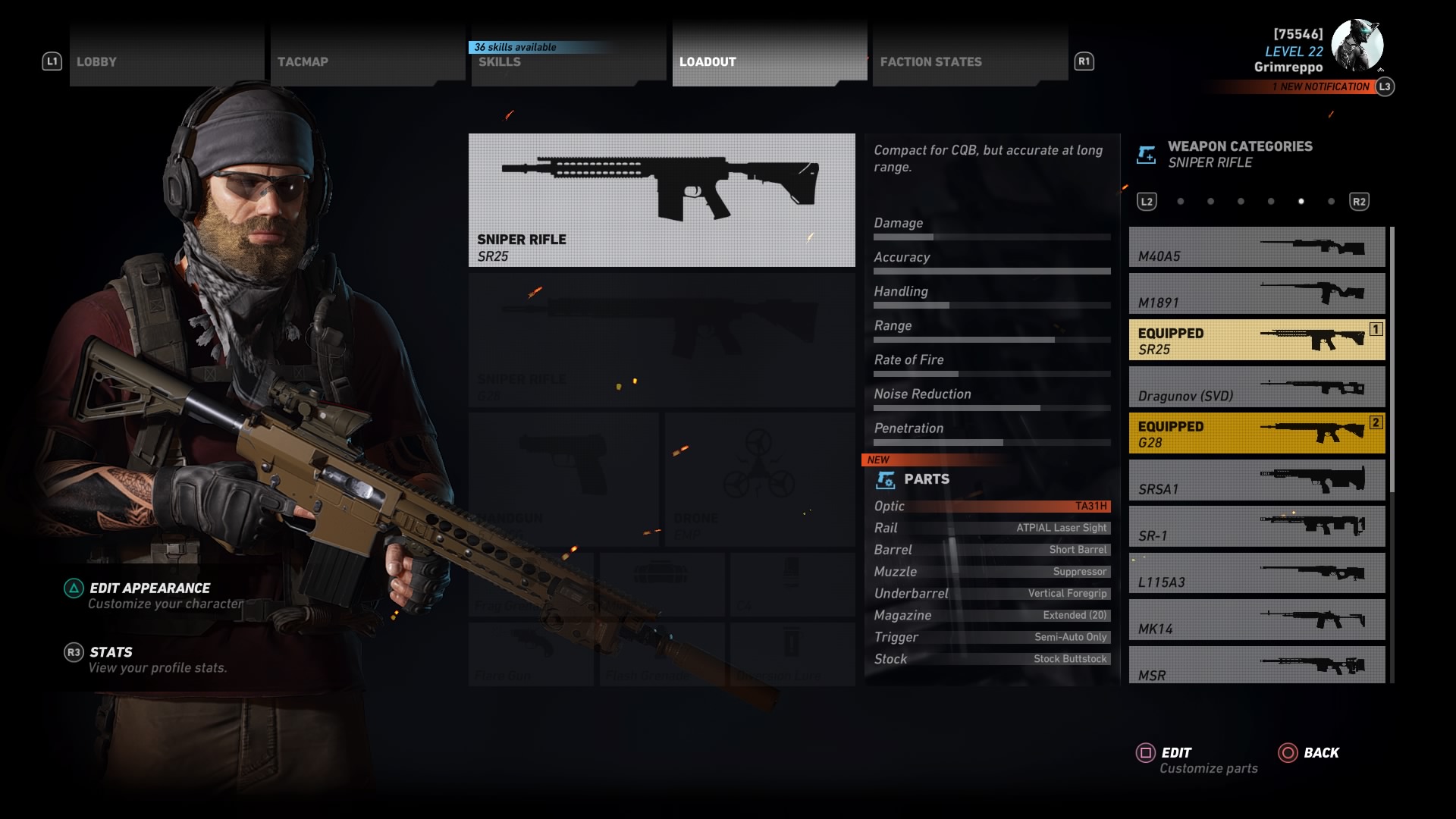The image size is (1456, 819).
Task: Open the Tacmap tab
Action: [367, 61]
